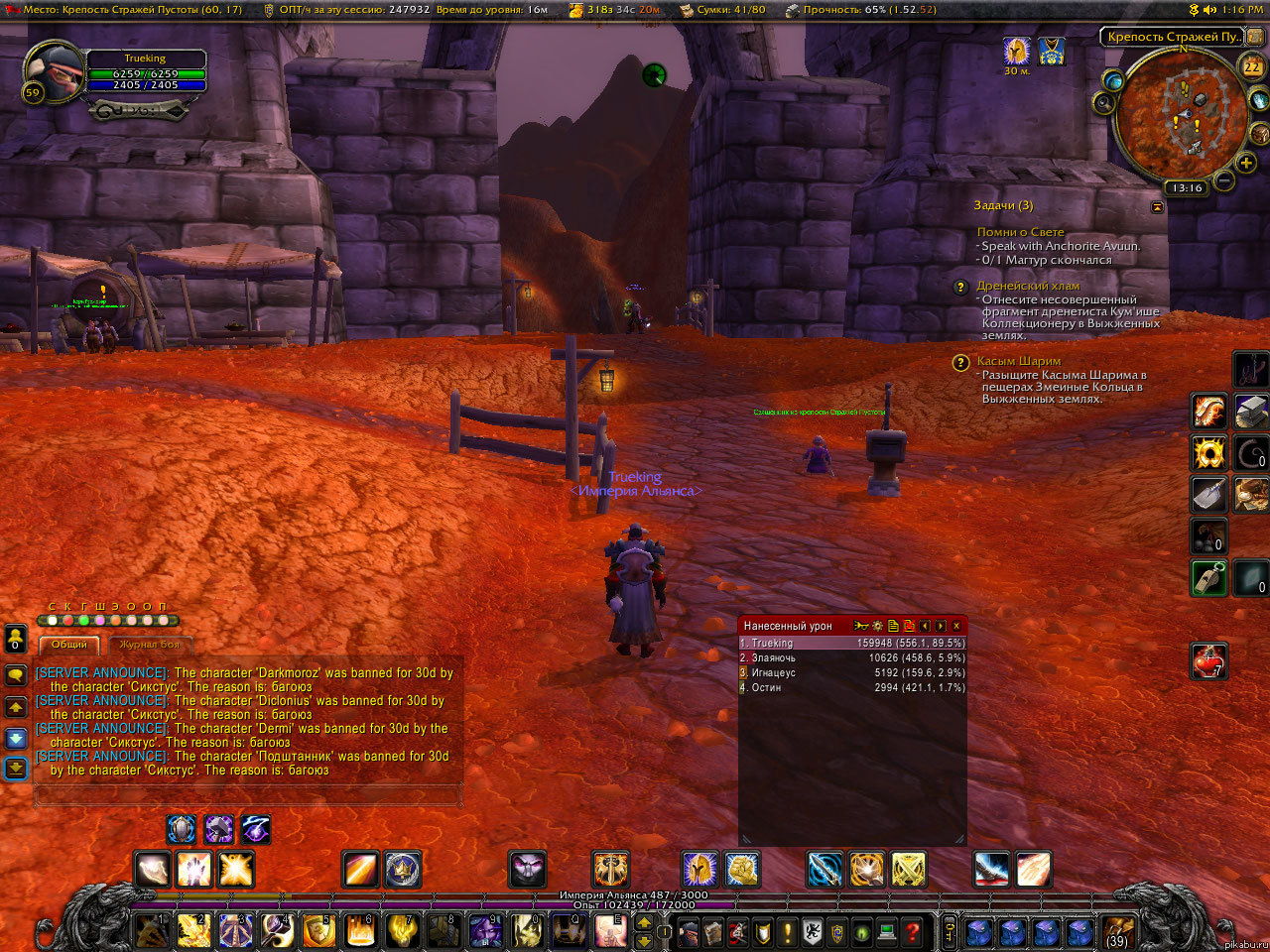Image resolution: width=1270 pixels, height=952 pixels.
Task: Click the report page icon on the damage meter titlebar
Action: [x=893, y=627]
